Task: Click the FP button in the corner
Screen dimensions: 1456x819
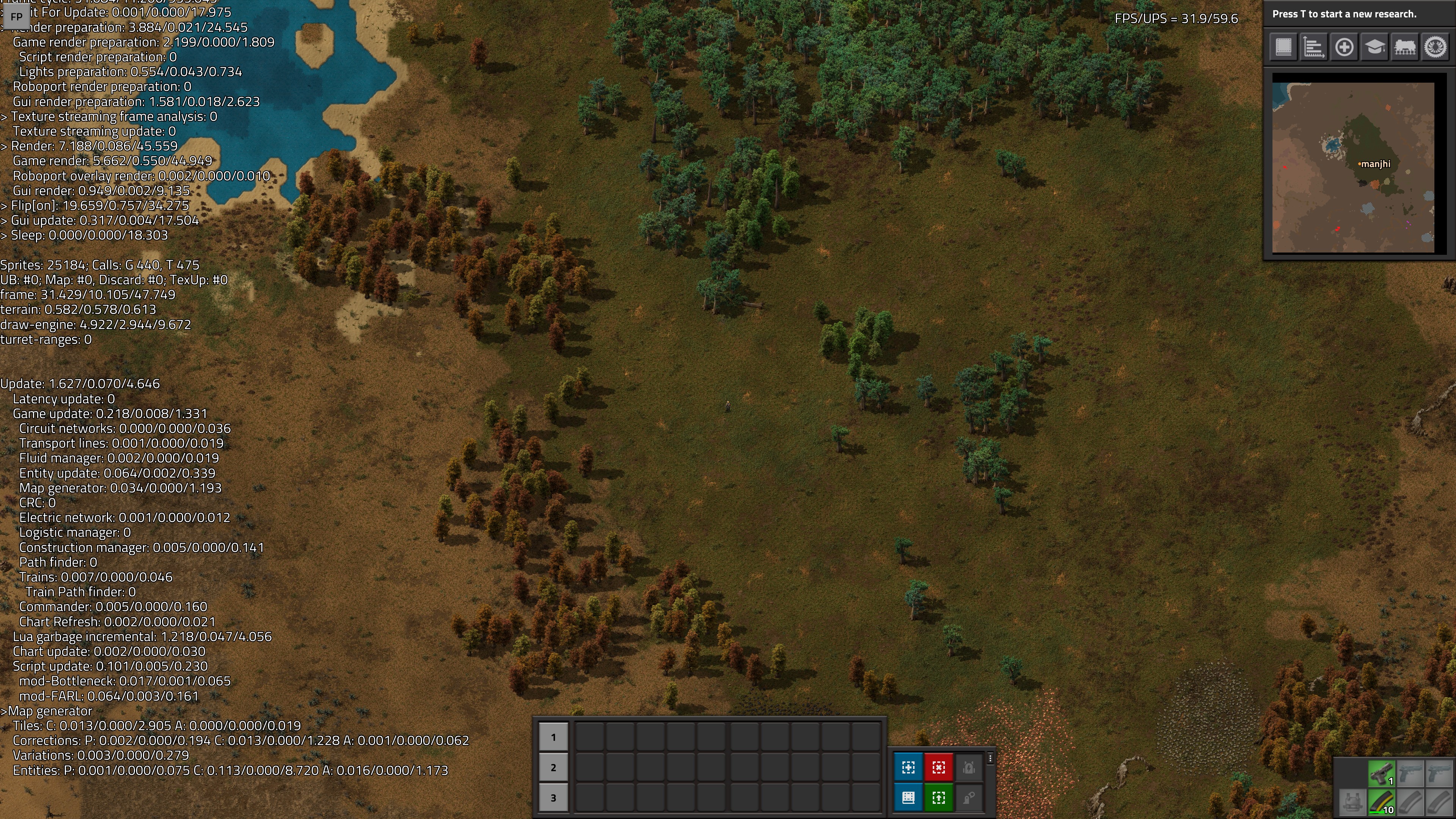Action: click(x=16, y=17)
